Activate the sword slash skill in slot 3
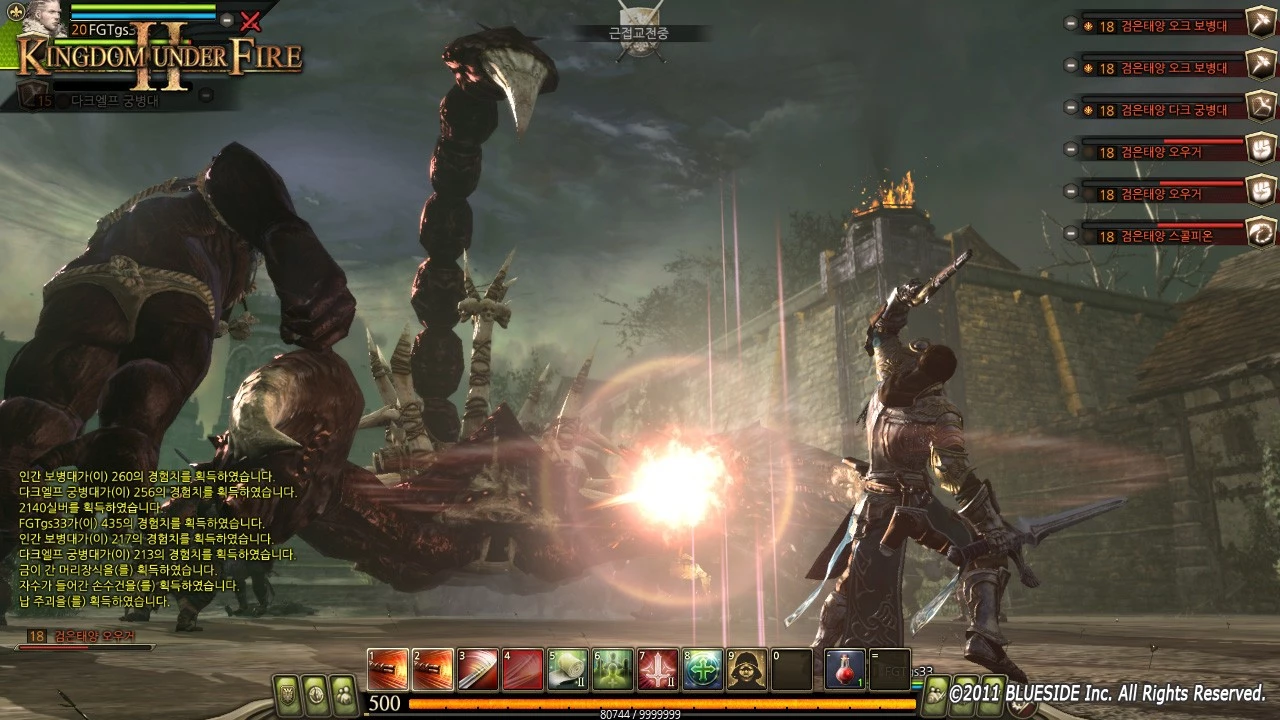1280x720 pixels. pyautogui.click(x=477, y=669)
